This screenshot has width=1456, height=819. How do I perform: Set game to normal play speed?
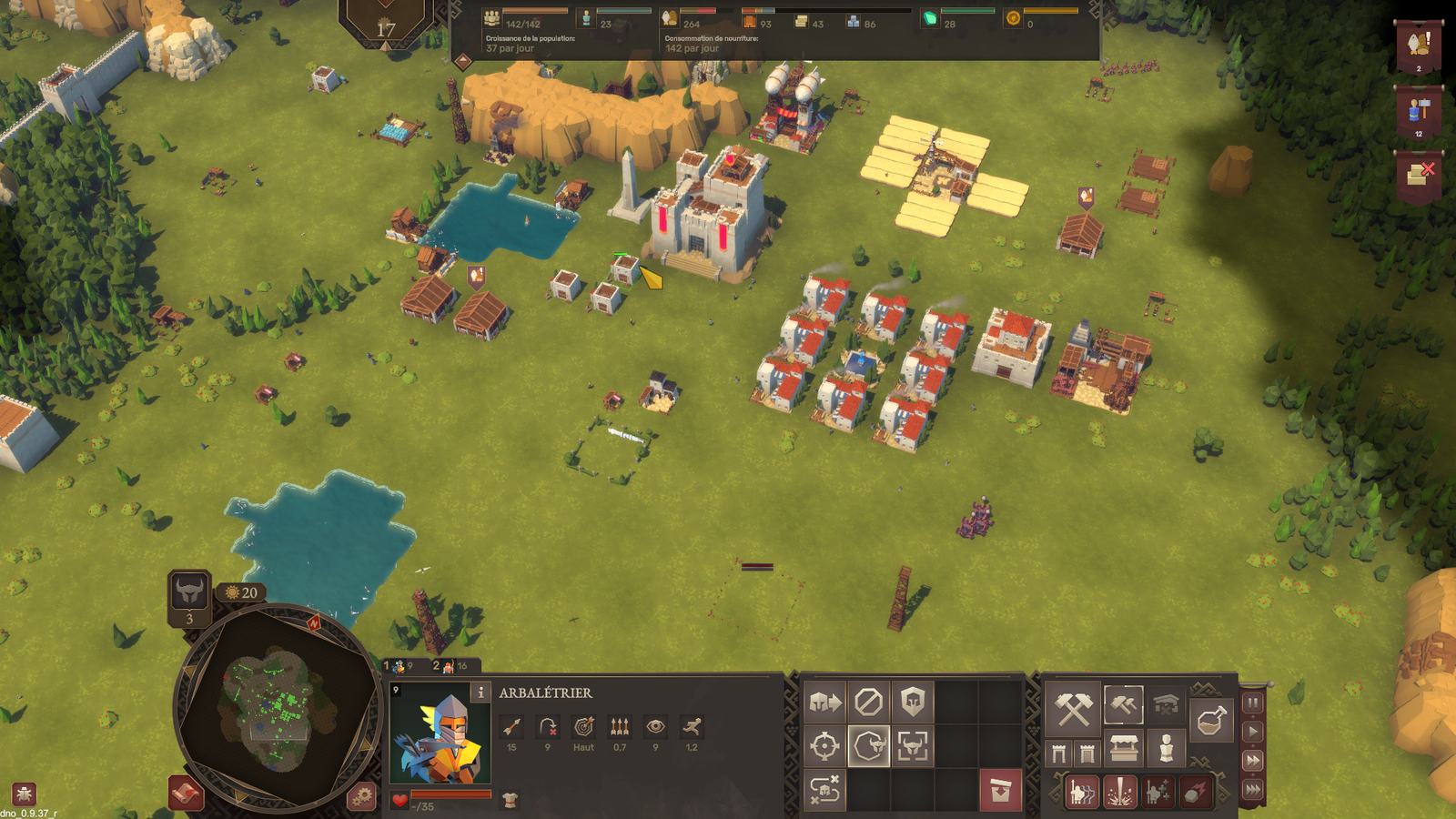pos(1253,732)
